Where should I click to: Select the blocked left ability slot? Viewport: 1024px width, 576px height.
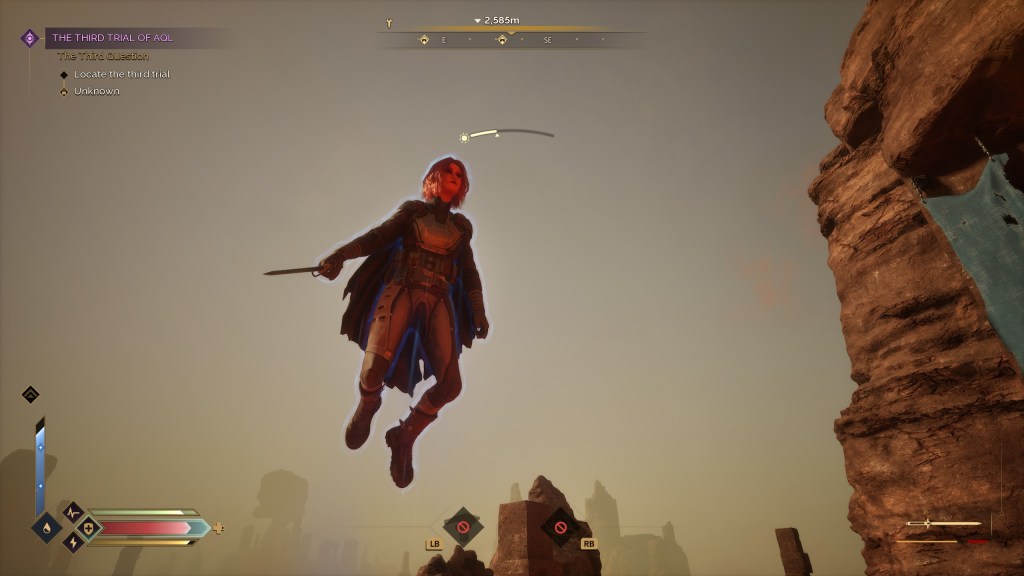pos(462,526)
